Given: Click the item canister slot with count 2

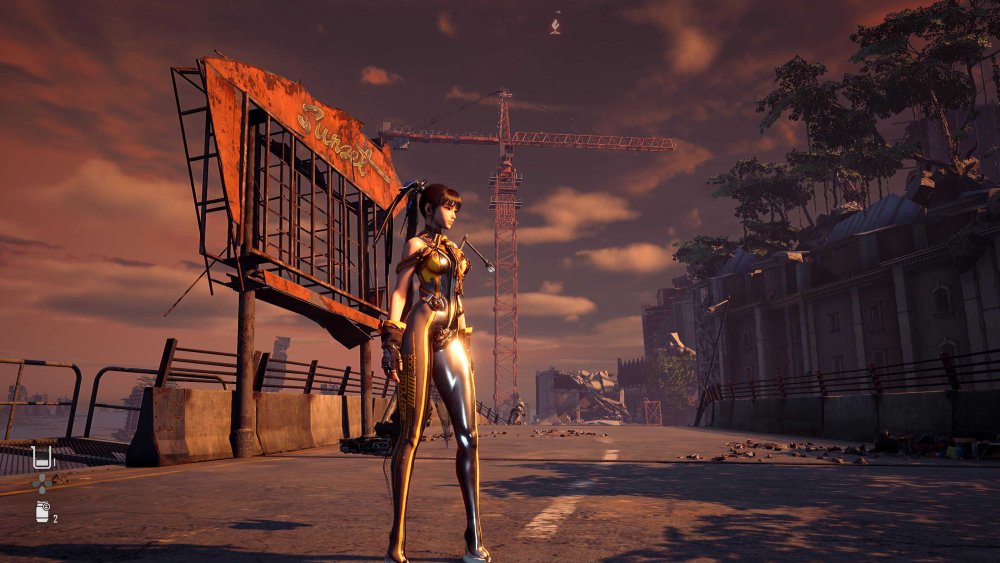Looking at the screenshot, I should click(42, 512).
